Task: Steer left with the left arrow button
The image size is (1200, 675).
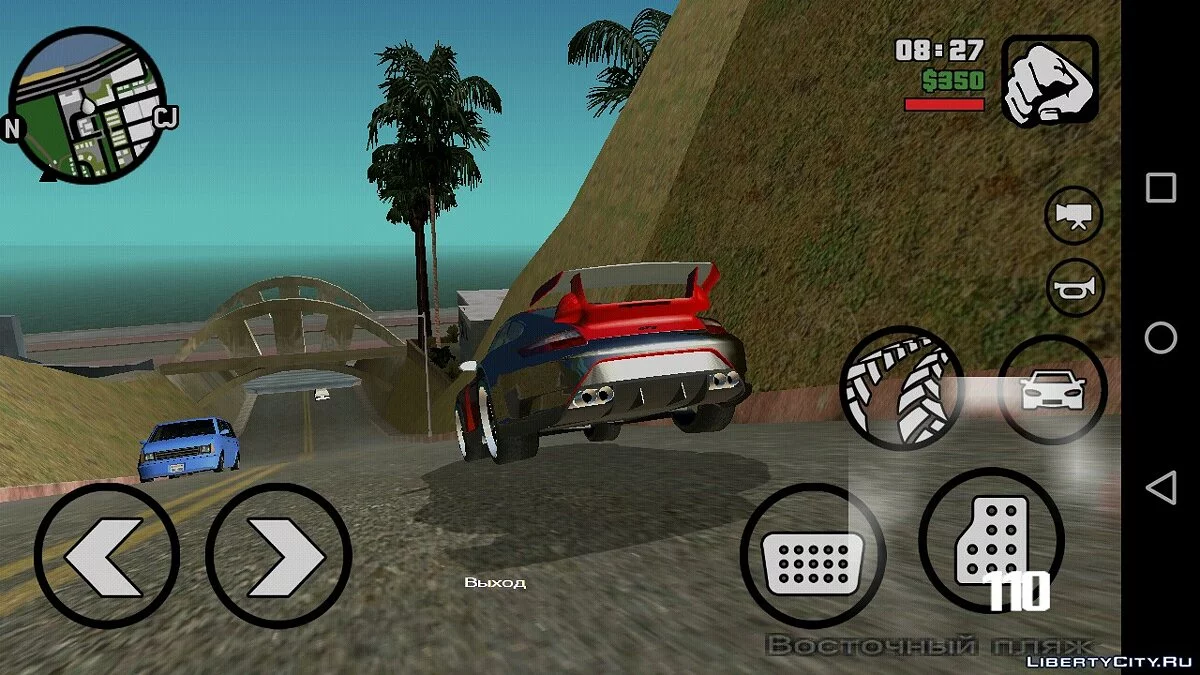Action: 107,555
